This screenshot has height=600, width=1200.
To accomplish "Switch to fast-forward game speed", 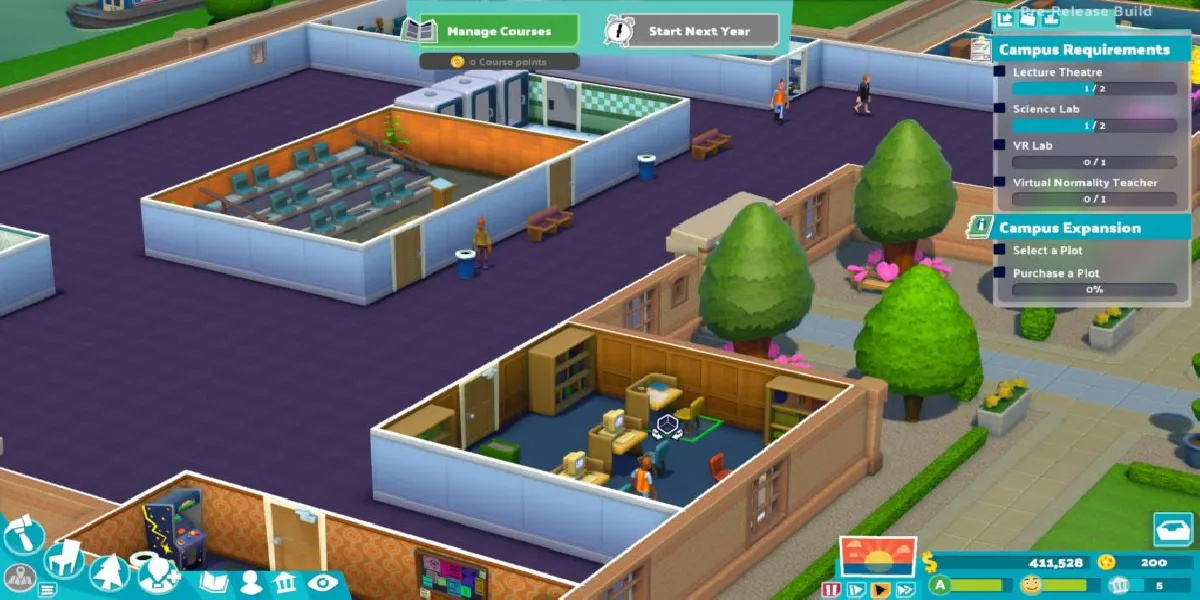I will pyautogui.click(x=905, y=589).
